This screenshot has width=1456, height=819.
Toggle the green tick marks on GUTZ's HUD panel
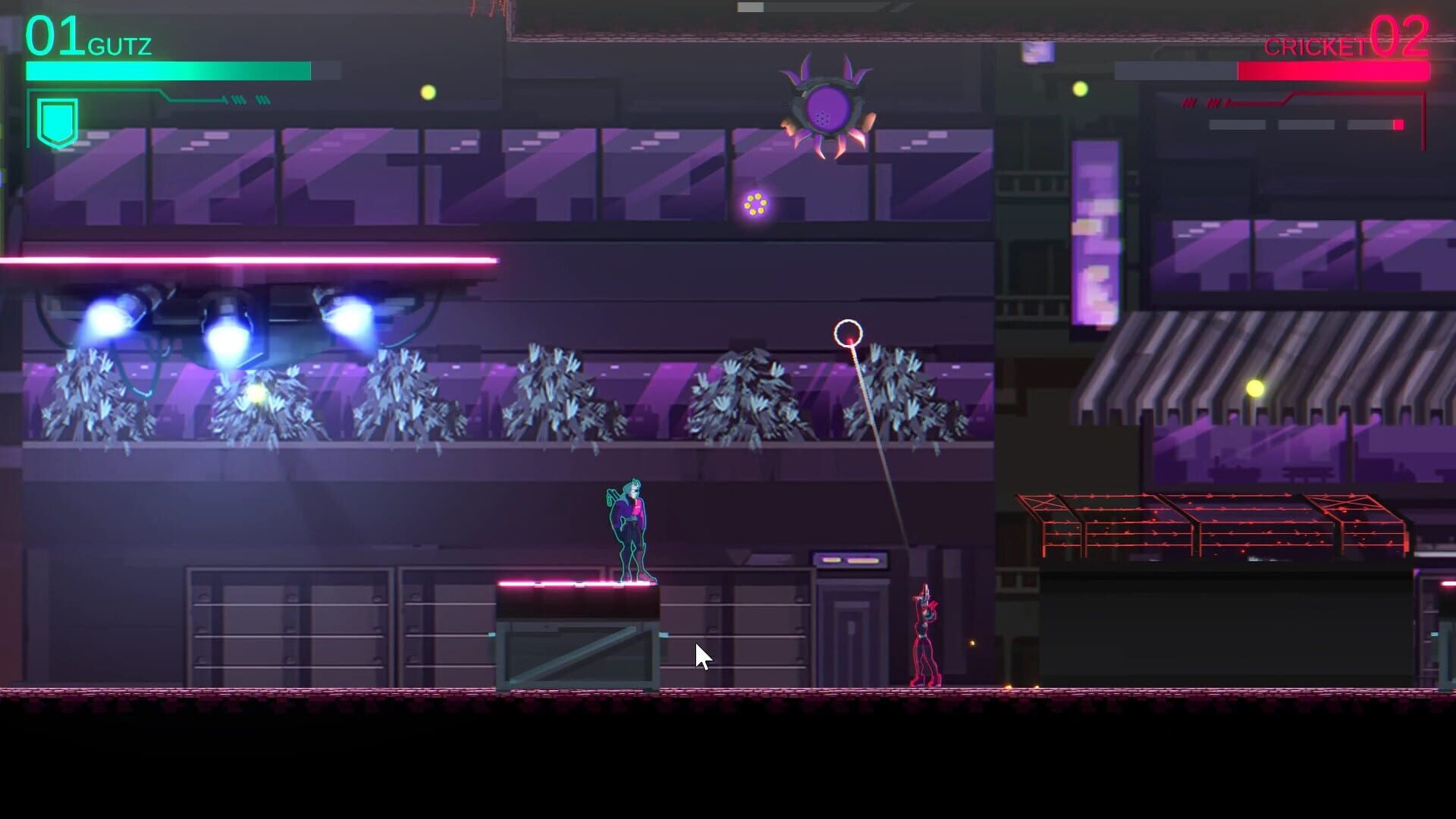pyautogui.click(x=243, y=99)
